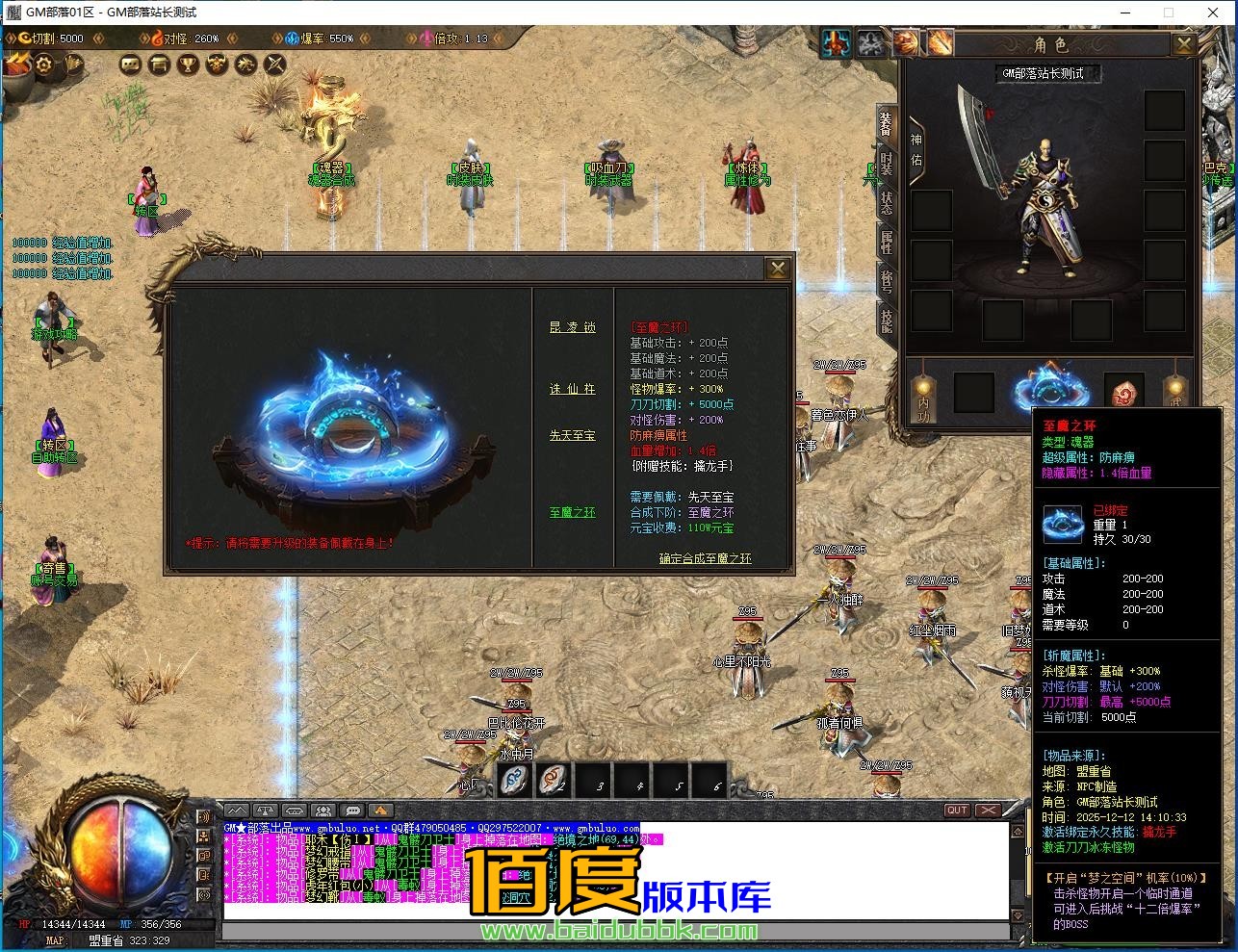Viewport: 1238px width, 952px height.
Task: Confirm crafting with 确定合成至魔之环
Action: [705, 558]
